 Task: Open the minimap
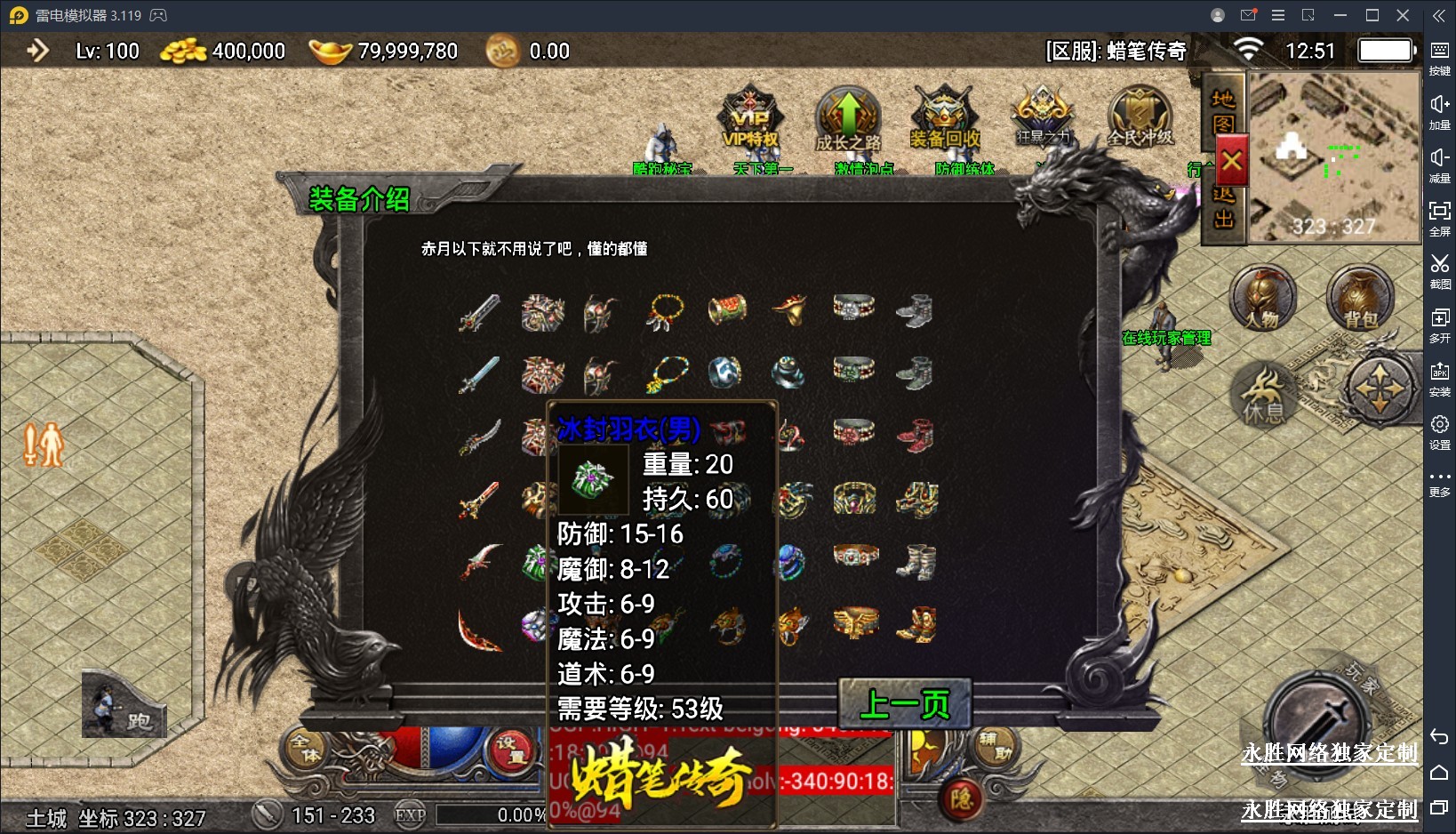click(x=1334, y=156)
